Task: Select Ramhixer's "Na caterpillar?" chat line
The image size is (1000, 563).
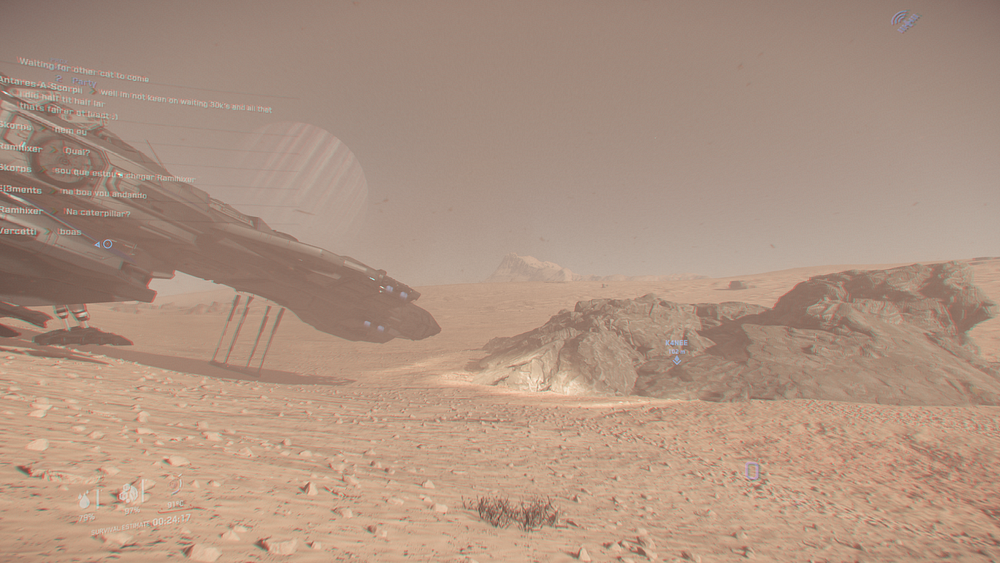Action: point(97,212)
